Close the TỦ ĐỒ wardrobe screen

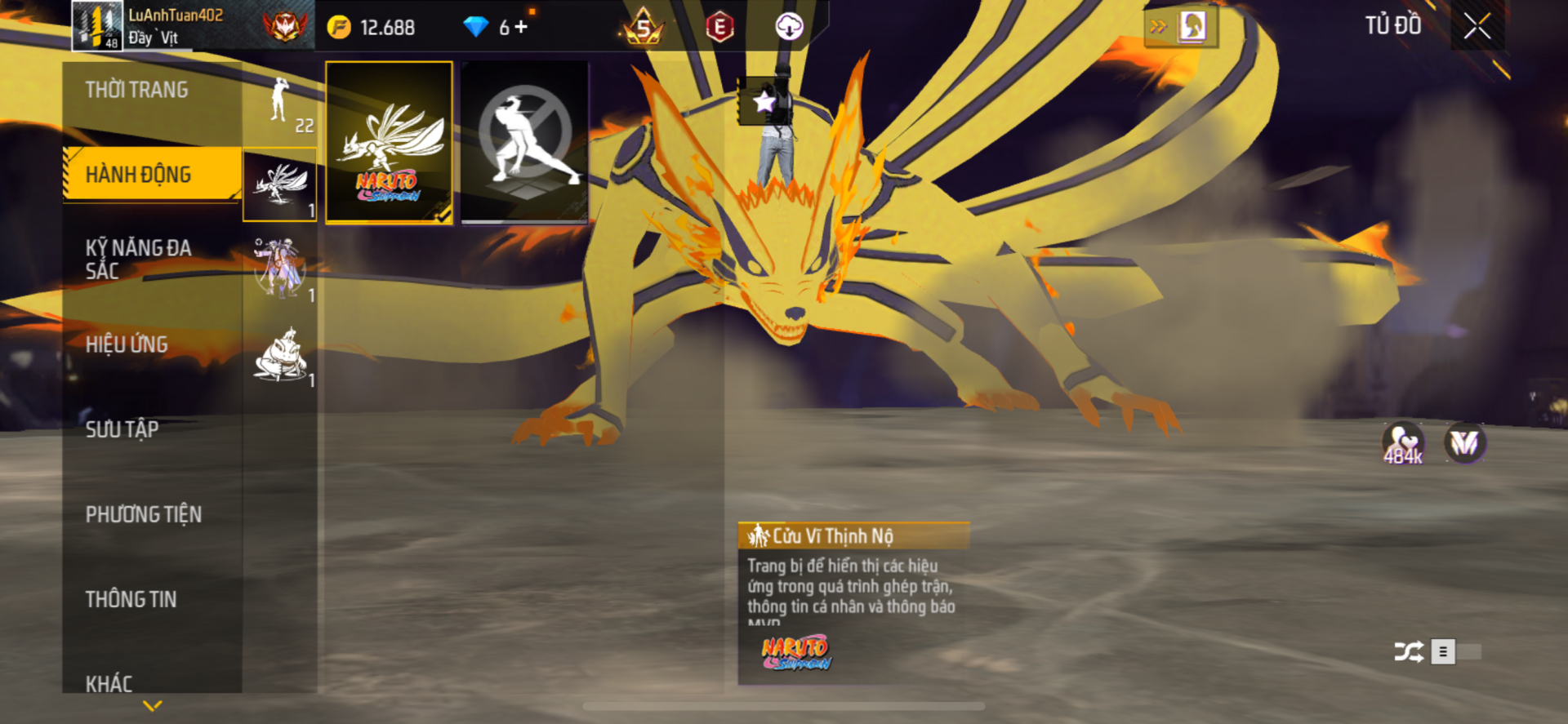tap(1477, 26)
